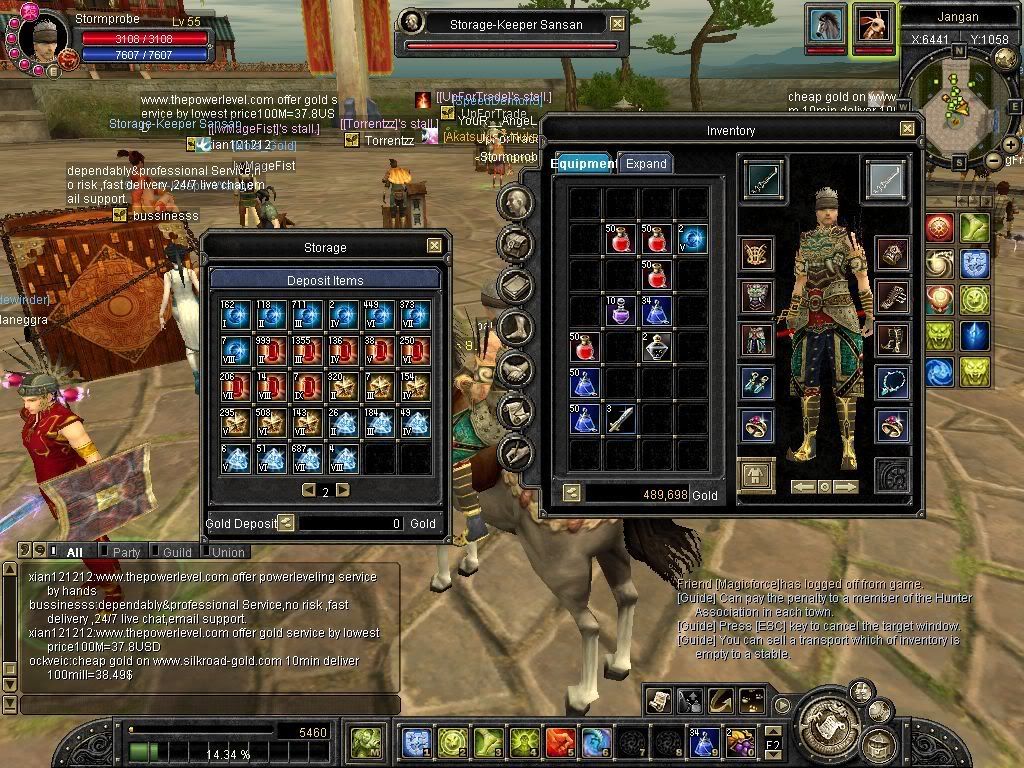Zoom out the minimap with minus button
This screenshot has height=768, width=1024.
pyautogui.click(x=994, y=160)
